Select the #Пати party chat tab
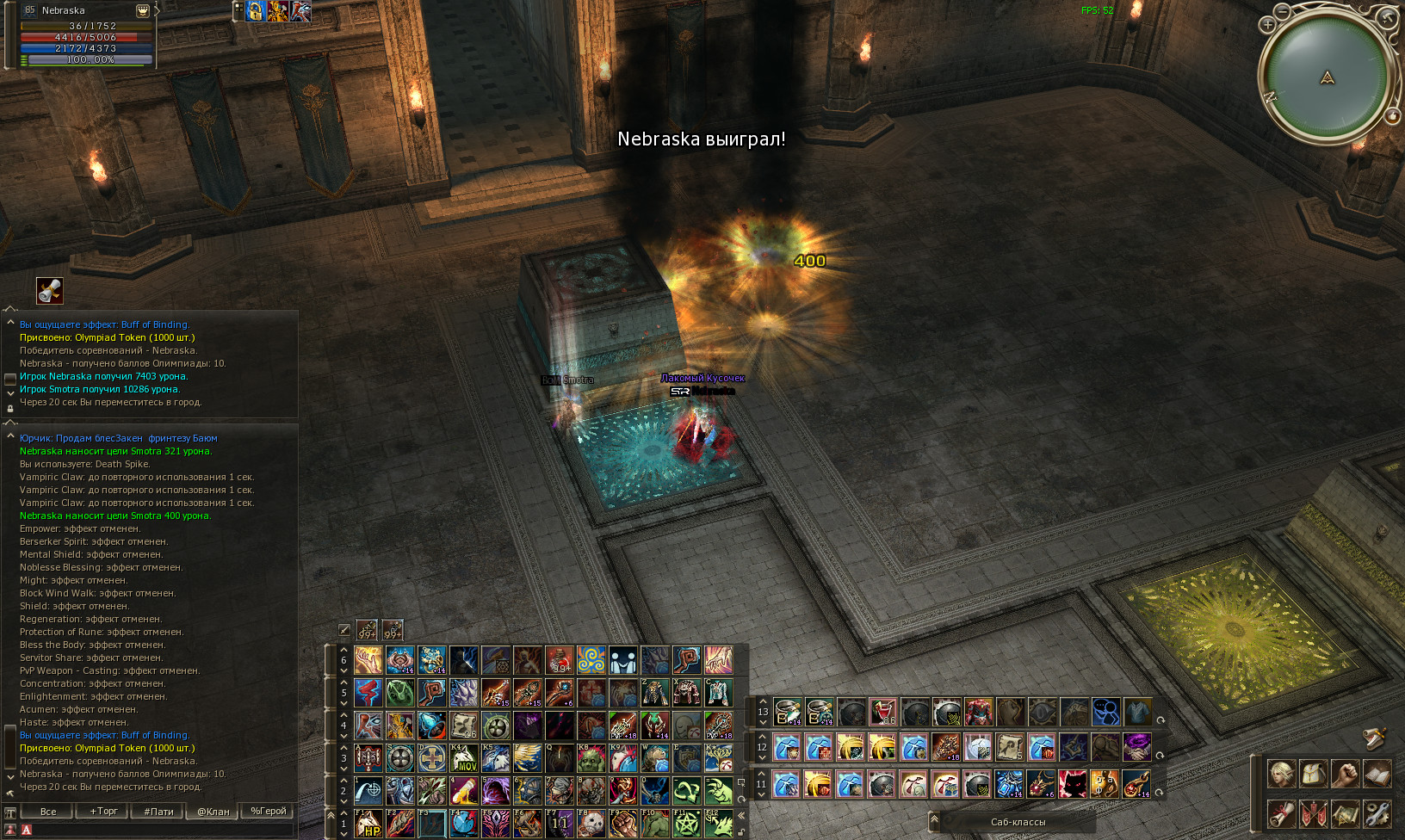This screenshot has height=840, width=1405. 158,811
